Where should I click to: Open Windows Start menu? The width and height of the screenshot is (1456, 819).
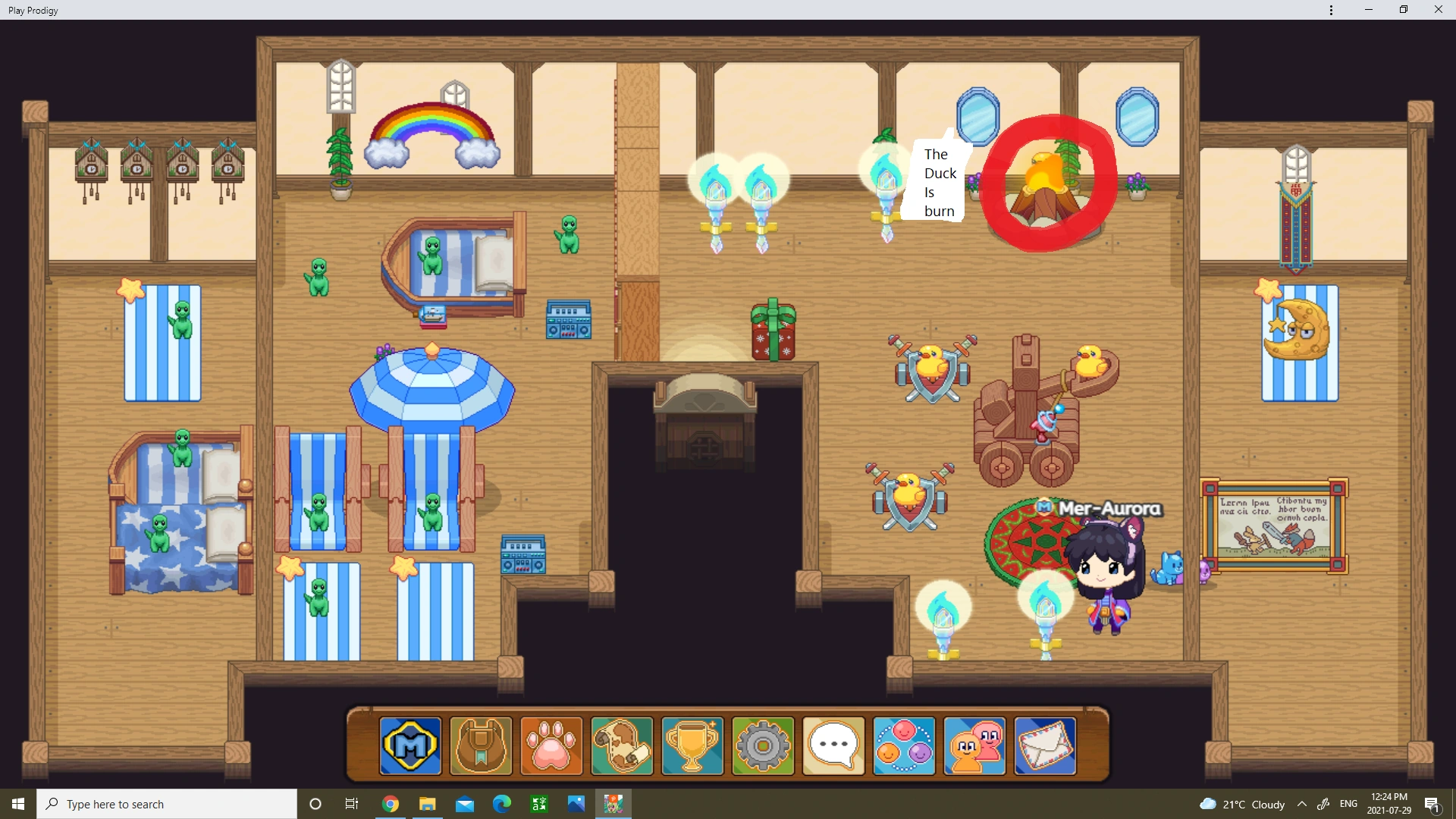(16, 804)
